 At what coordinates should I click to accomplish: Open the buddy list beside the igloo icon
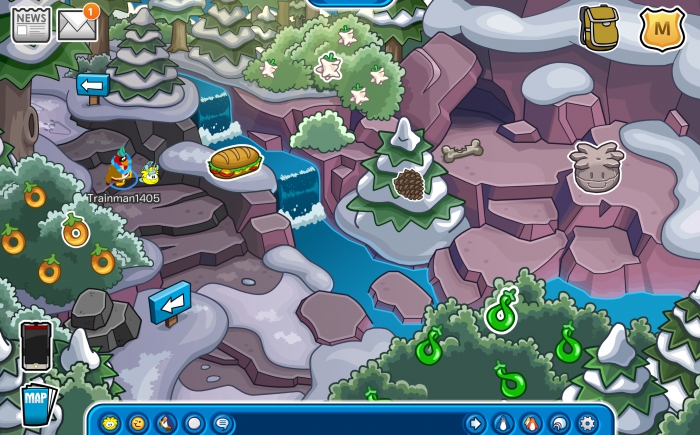pyautogui.click(x=531, y=423)
